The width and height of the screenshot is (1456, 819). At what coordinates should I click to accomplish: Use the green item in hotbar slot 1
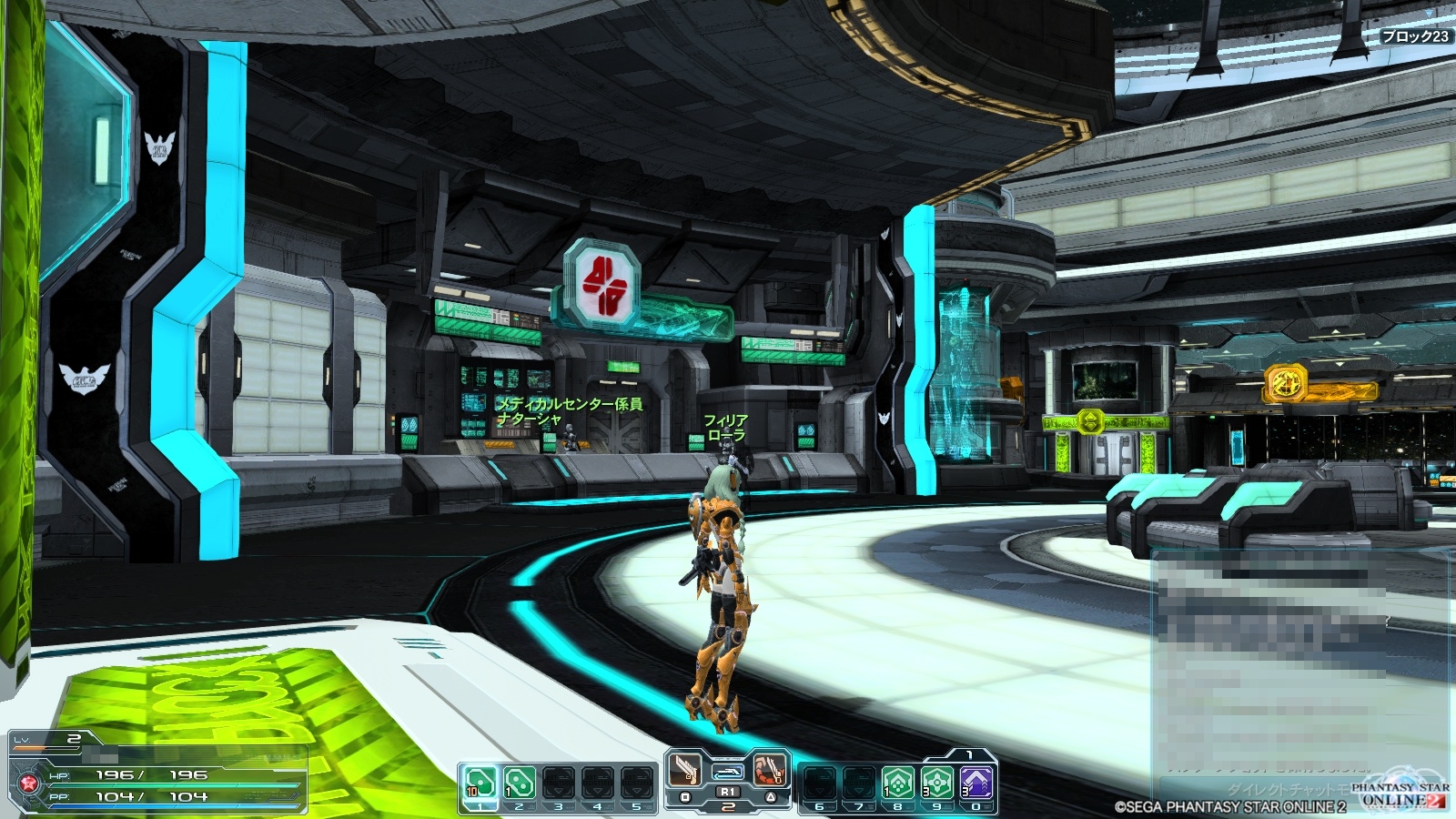click(480, 782)
